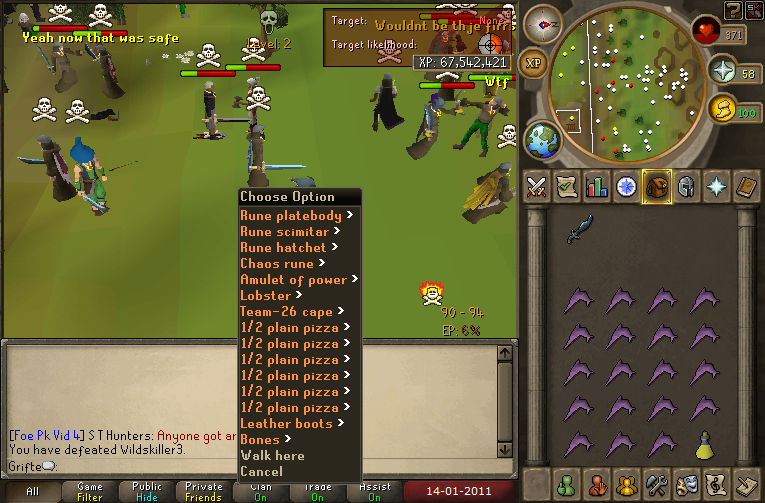Select the yellow potion in the inventory

pos(705,443)
